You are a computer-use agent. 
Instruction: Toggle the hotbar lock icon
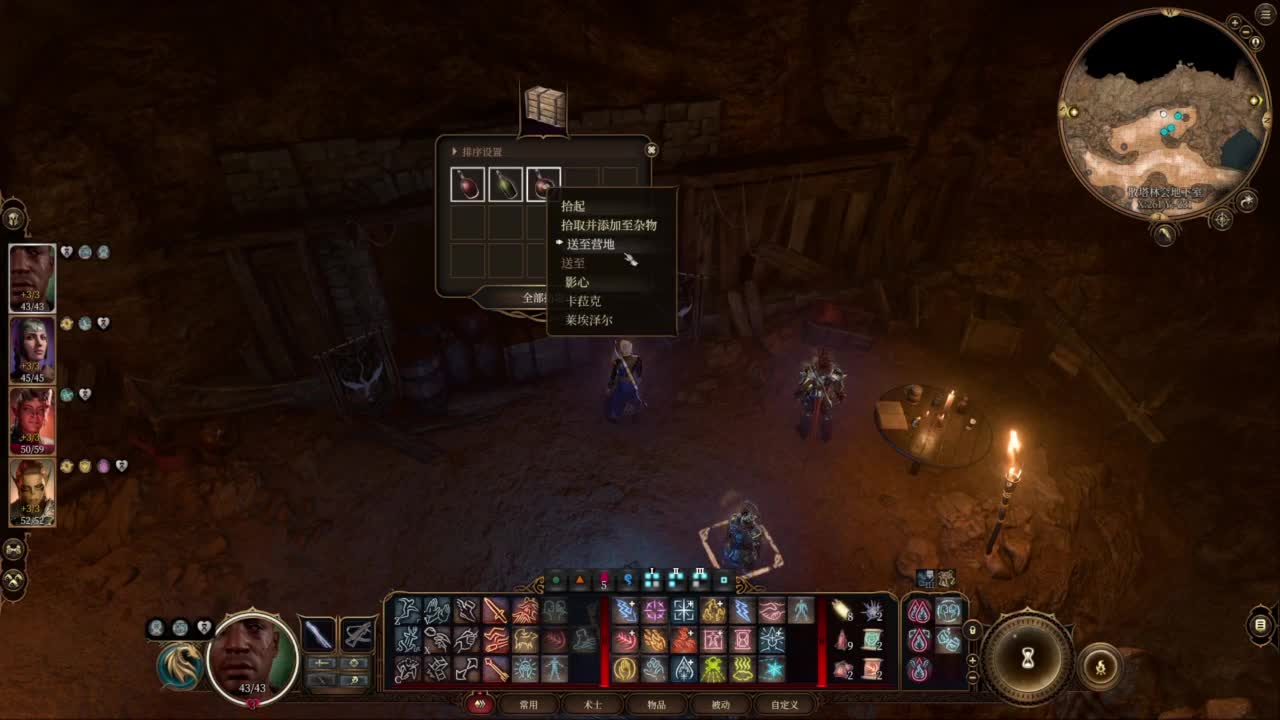tap(972, 631)
